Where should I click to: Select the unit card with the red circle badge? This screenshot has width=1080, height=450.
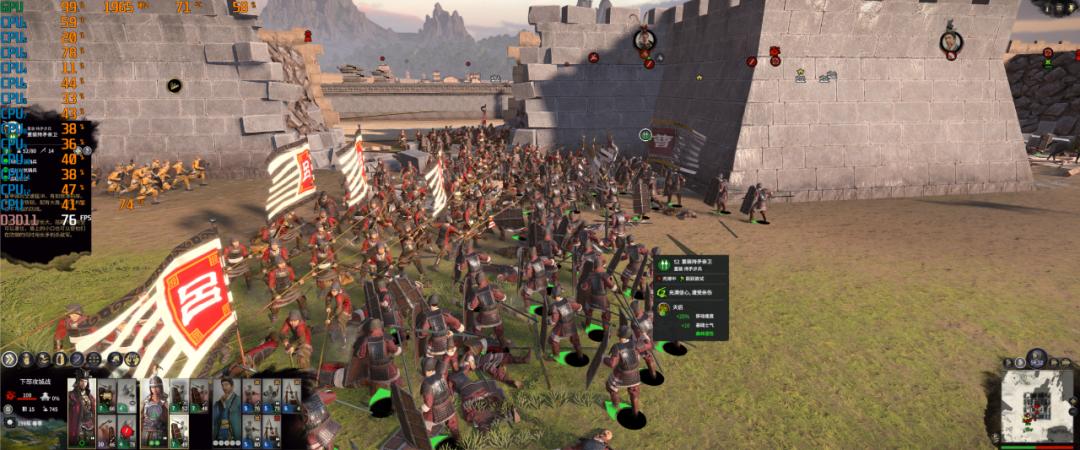(x=127, y=432)
